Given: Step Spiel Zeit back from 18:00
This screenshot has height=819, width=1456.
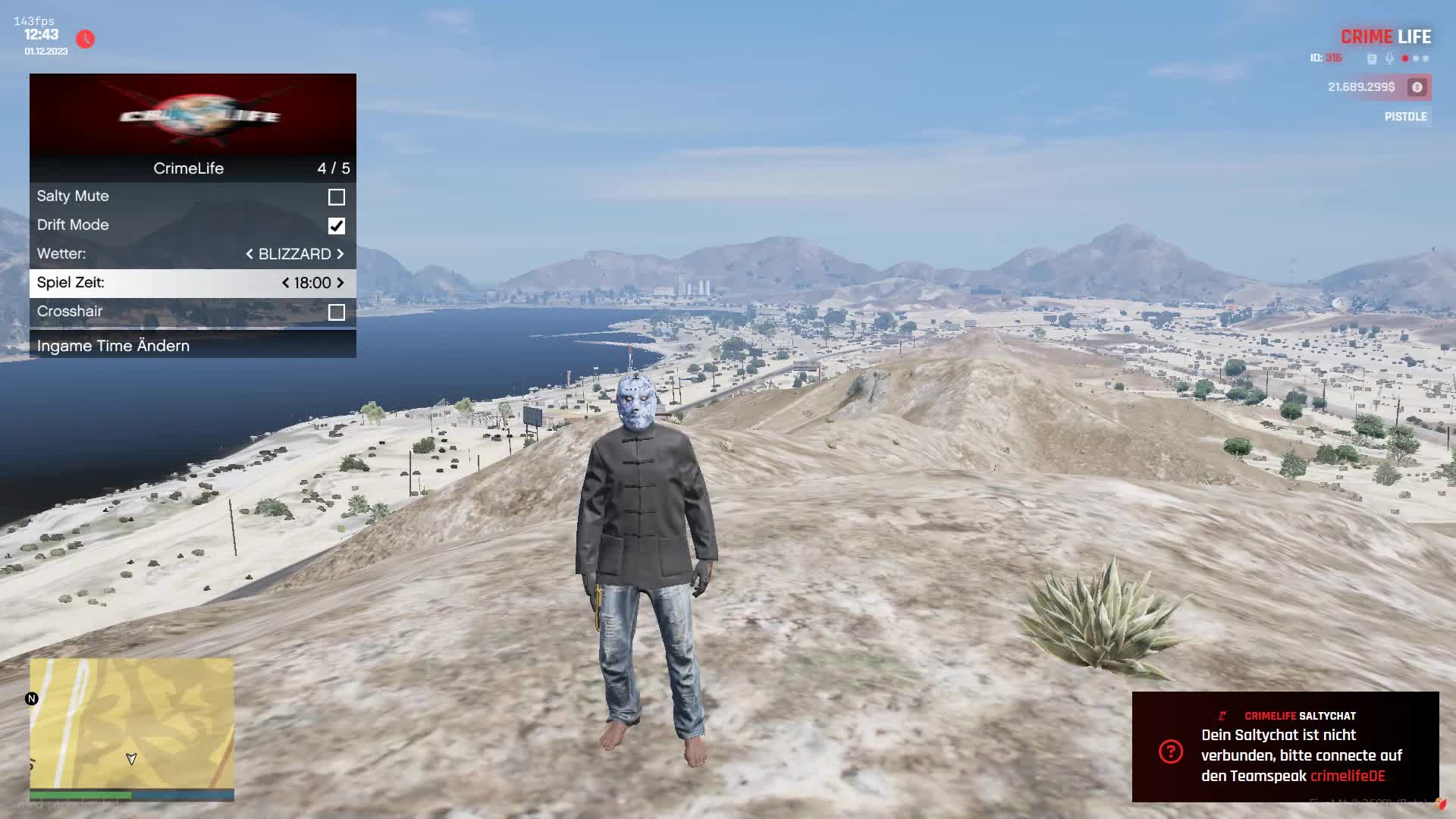Looking at the screenshot, I should click(285, 283).
